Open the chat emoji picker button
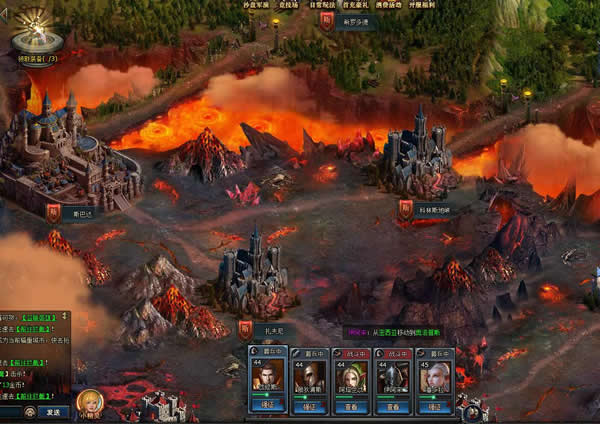600x424 pixels. tap(29, 412)
